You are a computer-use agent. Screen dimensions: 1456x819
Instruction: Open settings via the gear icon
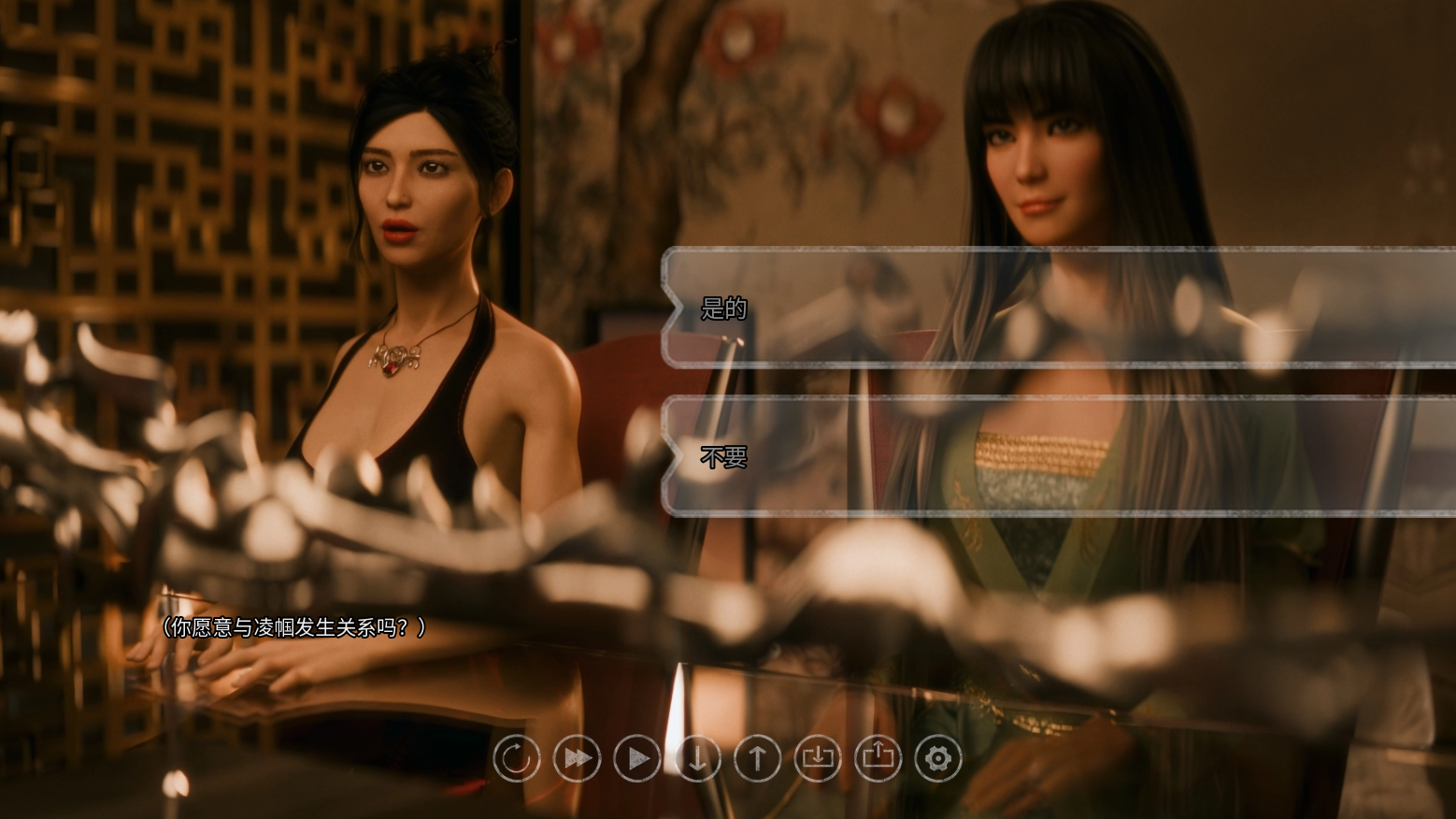(938, 758)
